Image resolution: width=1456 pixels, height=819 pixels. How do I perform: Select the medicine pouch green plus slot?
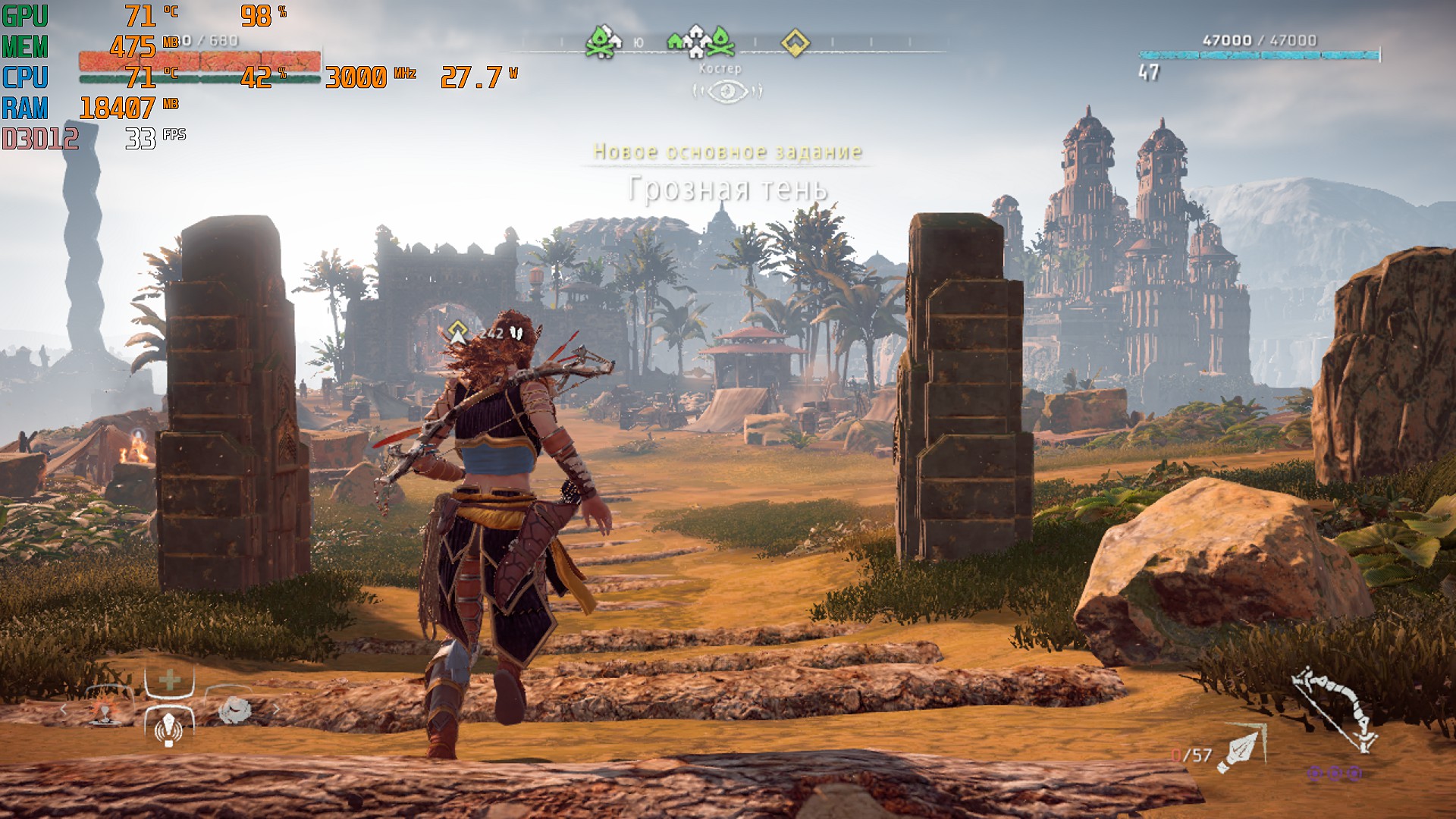pyautogui.click(x=170, y=680)
